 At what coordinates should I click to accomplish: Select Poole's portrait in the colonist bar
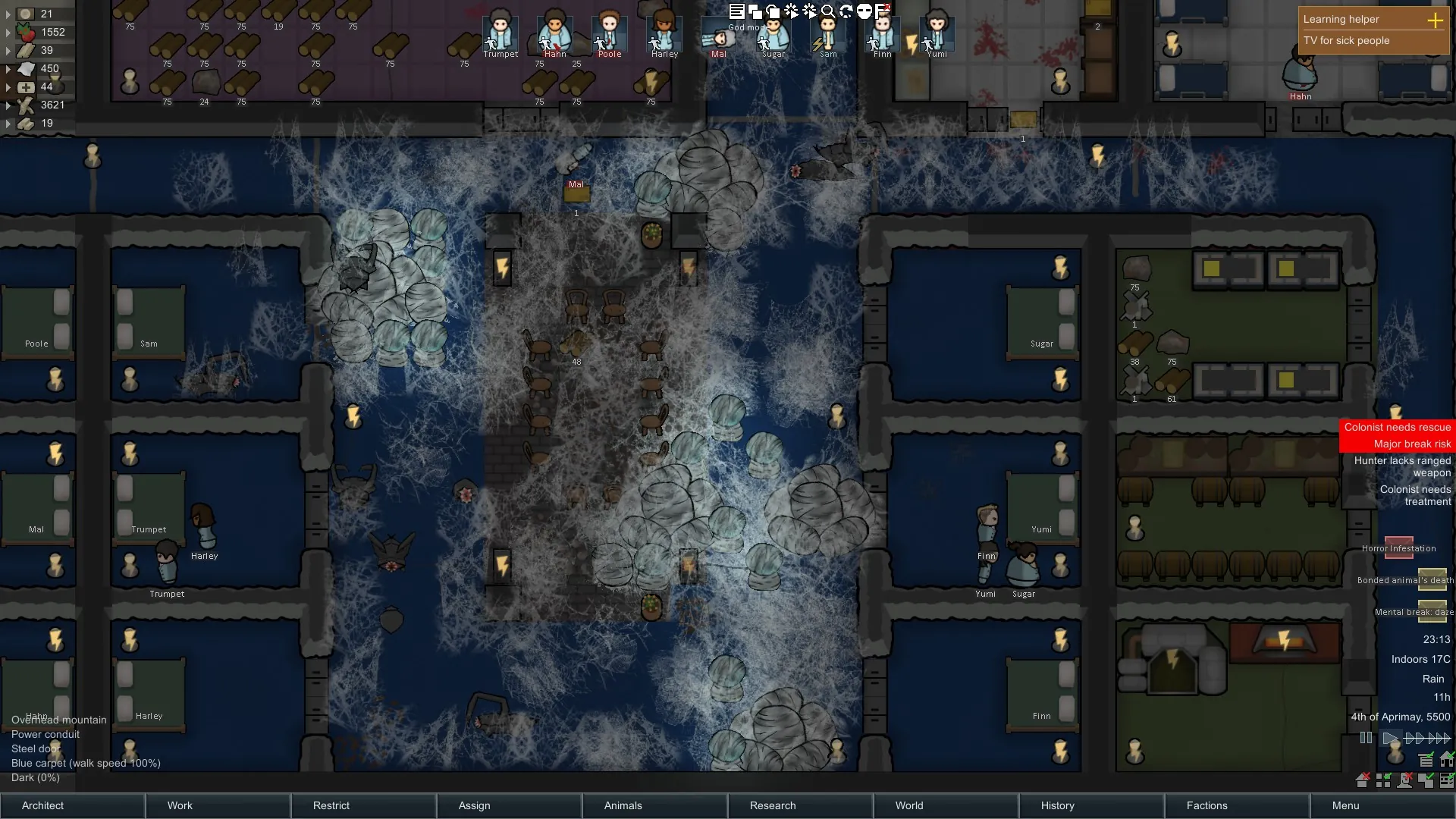pyautogui.click(x=610, y=32)
